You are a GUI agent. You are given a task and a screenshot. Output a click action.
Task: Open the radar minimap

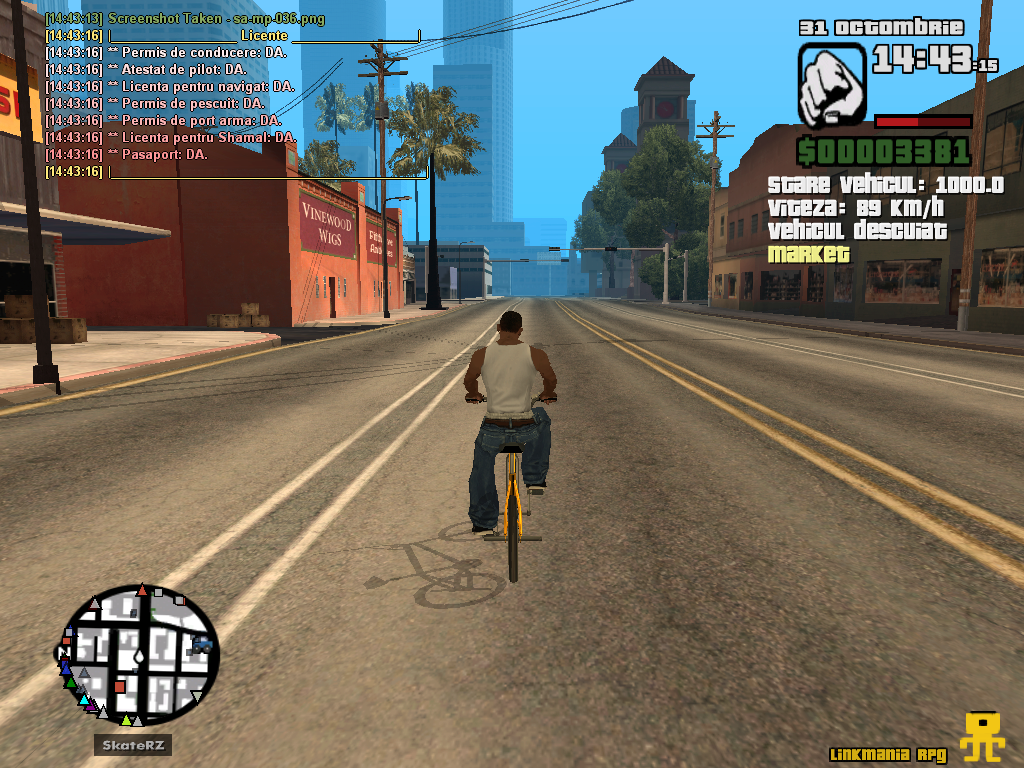tap(139, 655)
